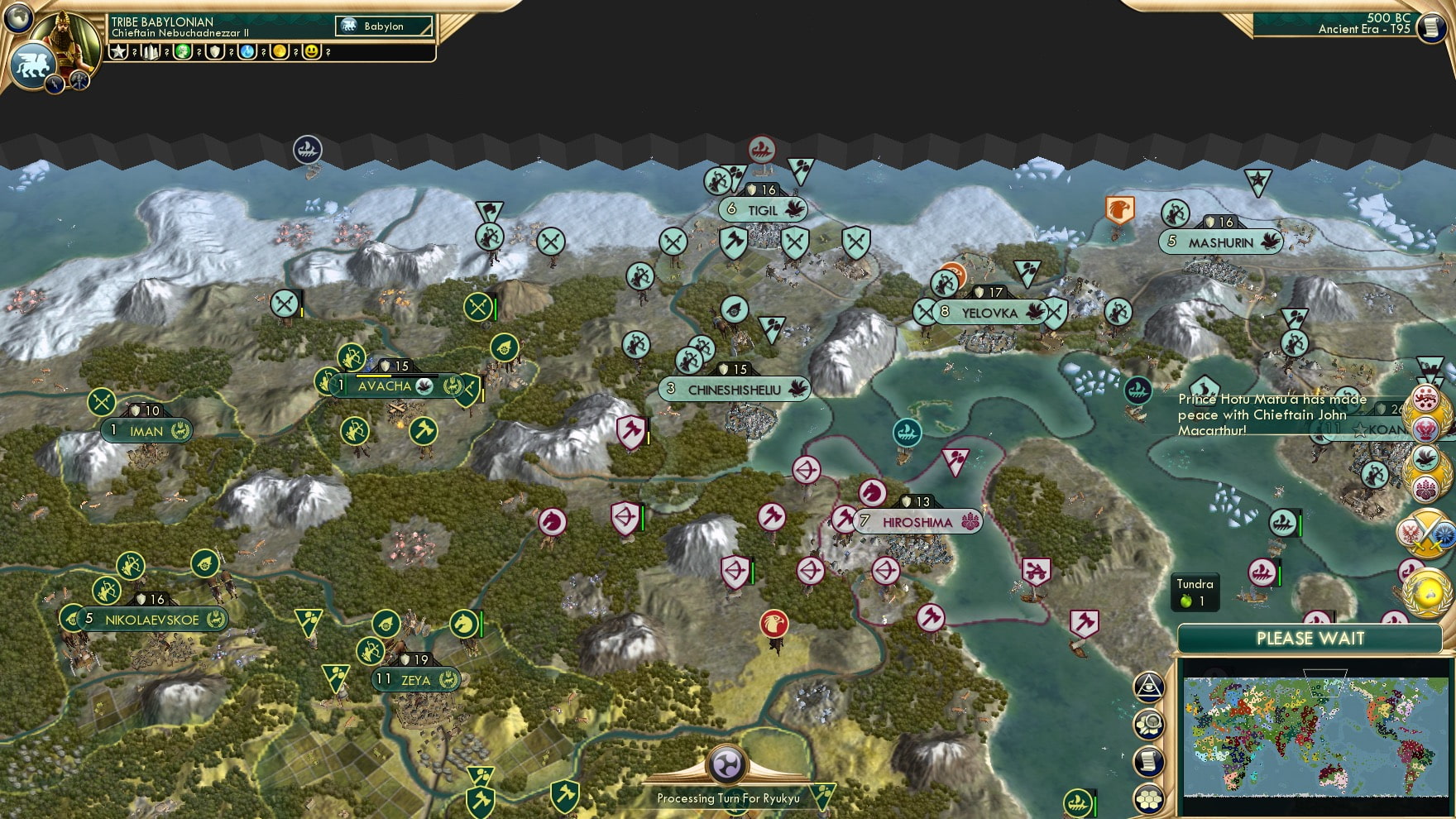Open the Babylon civilization selector dropdown
This screenshot has height=819, width=1456.
pos(382,26)
